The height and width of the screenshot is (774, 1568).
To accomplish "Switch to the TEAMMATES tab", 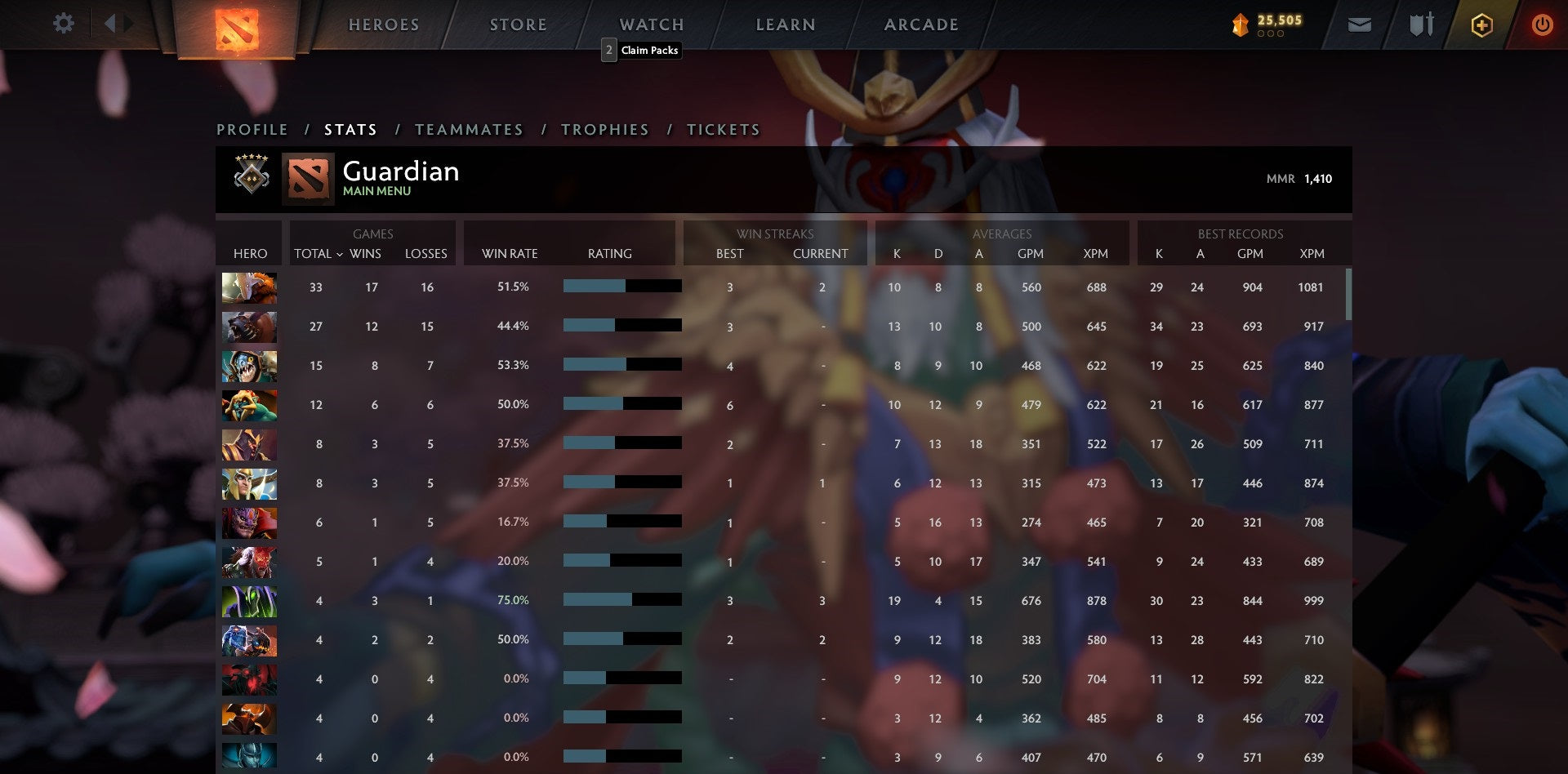I will (x=470, y=129).
